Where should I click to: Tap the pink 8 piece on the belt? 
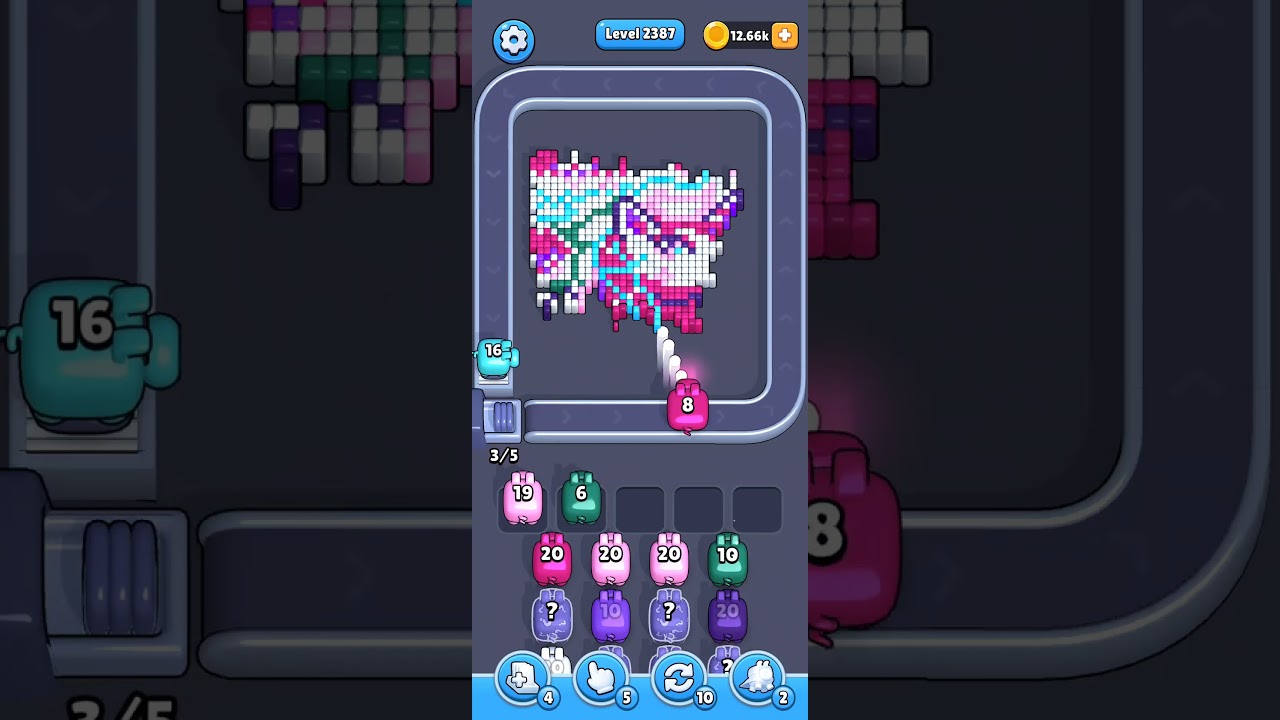point(687,407)
